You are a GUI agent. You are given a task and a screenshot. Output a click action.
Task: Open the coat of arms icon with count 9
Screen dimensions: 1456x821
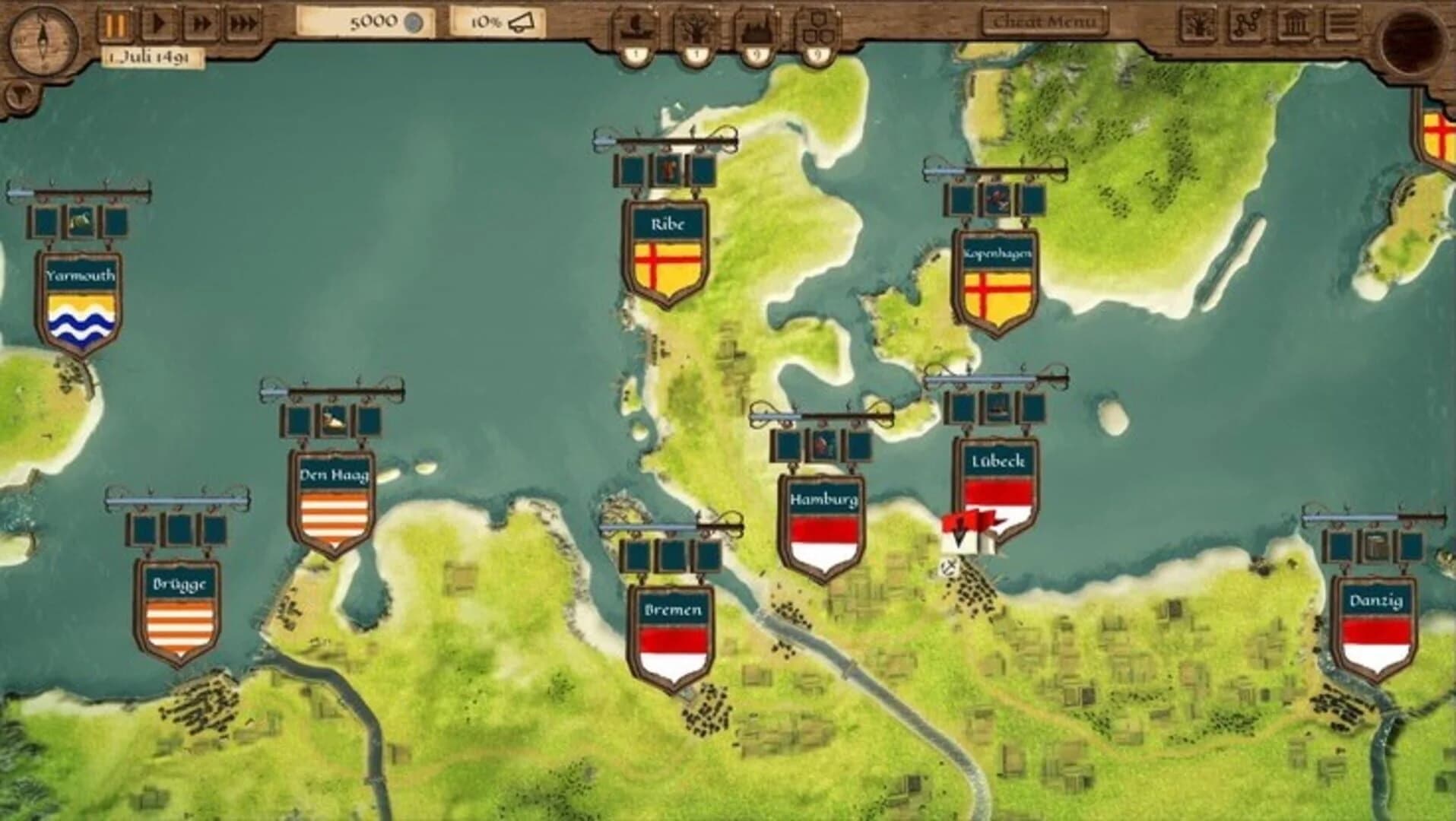click(817, 27)
